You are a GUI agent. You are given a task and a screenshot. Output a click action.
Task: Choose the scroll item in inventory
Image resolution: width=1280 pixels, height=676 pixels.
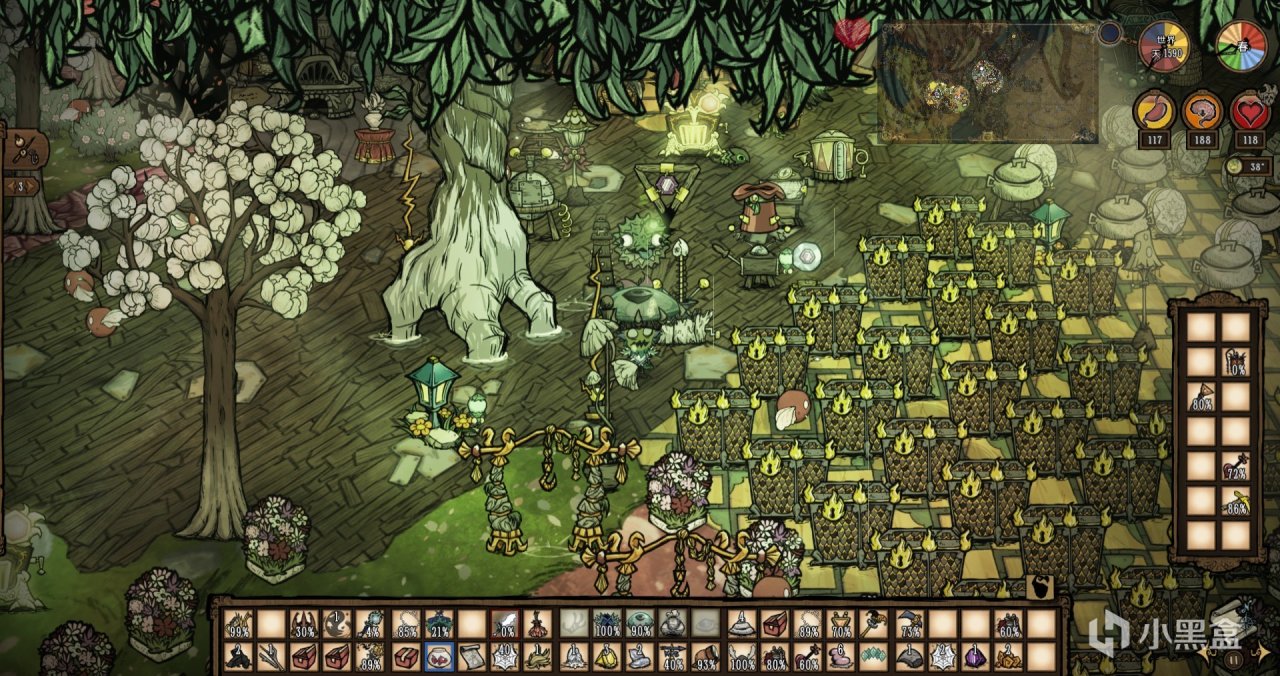coord(473,656)
